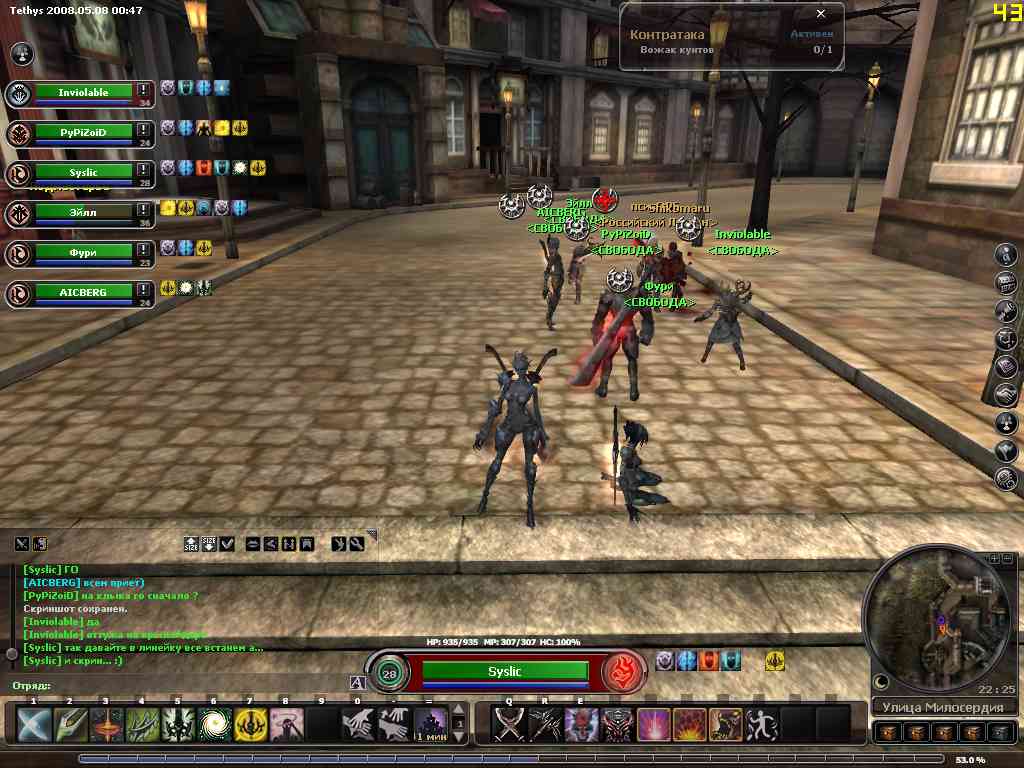1024x768 pixels.
Task: Select party member Inviolable
Action: pyautogui.click(x=84, y=93)
